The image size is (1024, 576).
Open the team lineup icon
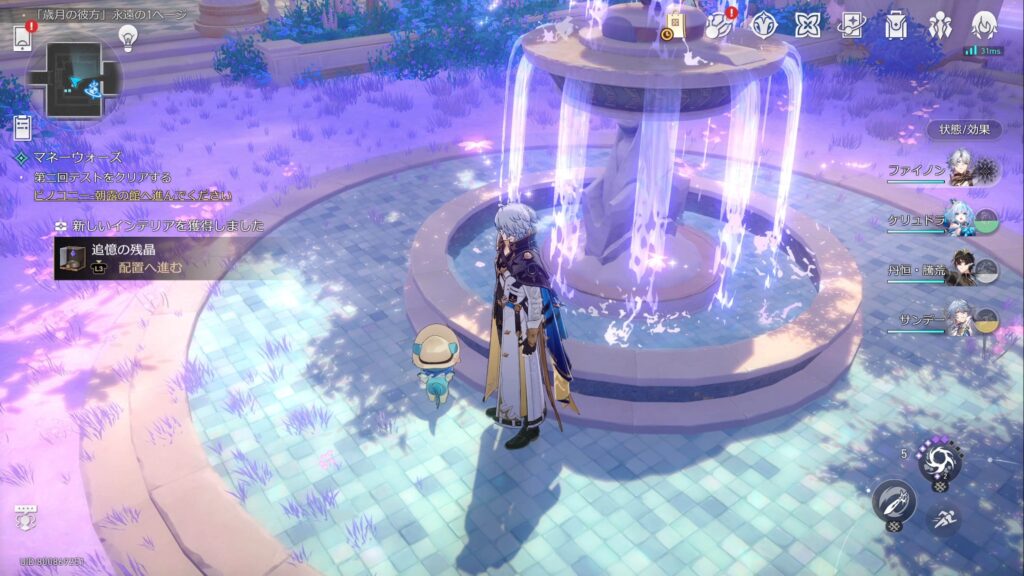[x=940, y=25]
